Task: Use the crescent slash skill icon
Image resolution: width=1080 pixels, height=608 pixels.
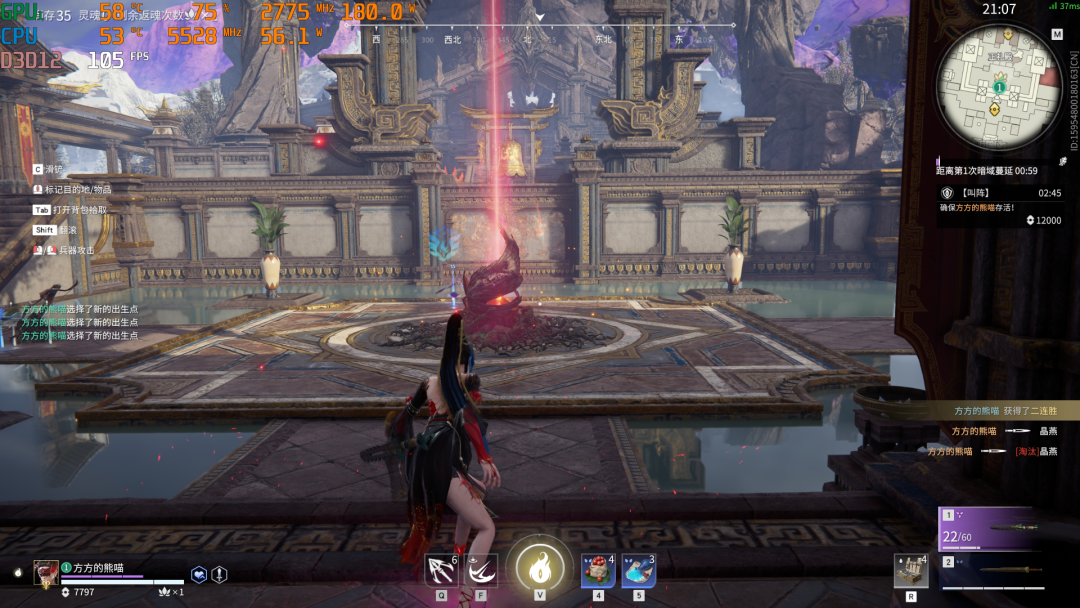Action: (481, 570)
